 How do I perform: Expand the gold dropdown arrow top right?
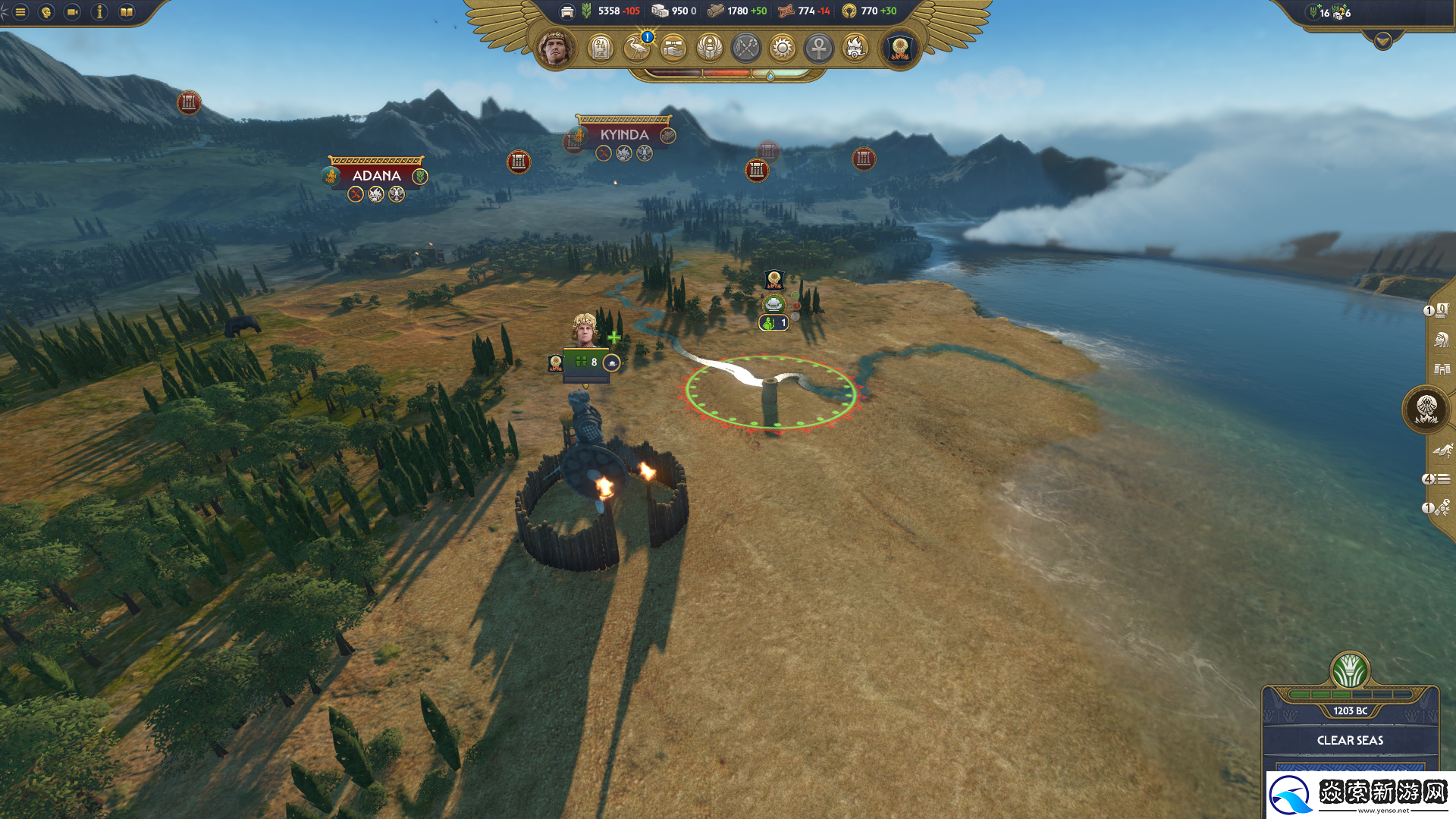pyautogui.click(x=1382, y=41)
